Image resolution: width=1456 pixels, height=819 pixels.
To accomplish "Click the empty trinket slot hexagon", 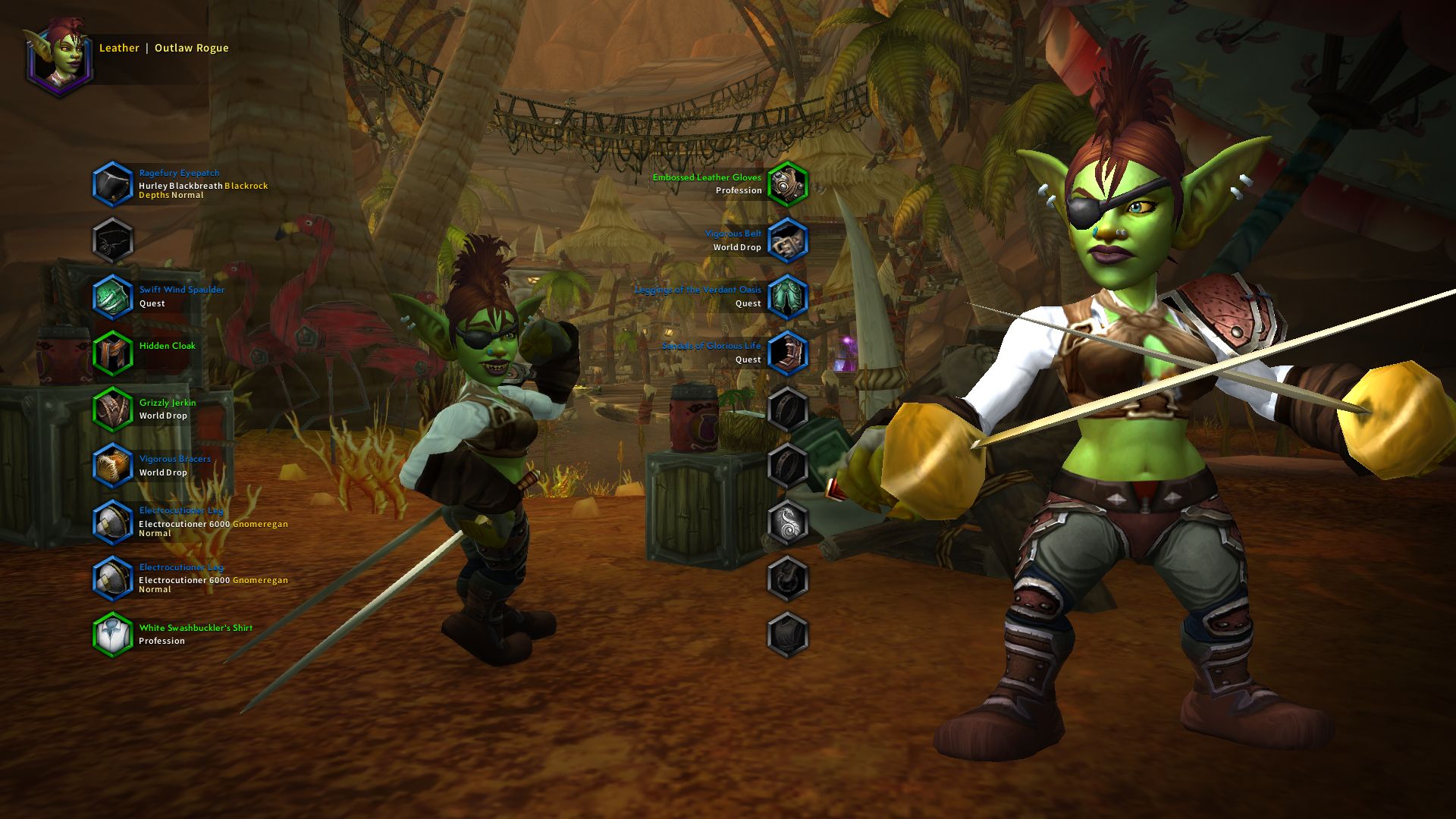I will click(789, 522).
